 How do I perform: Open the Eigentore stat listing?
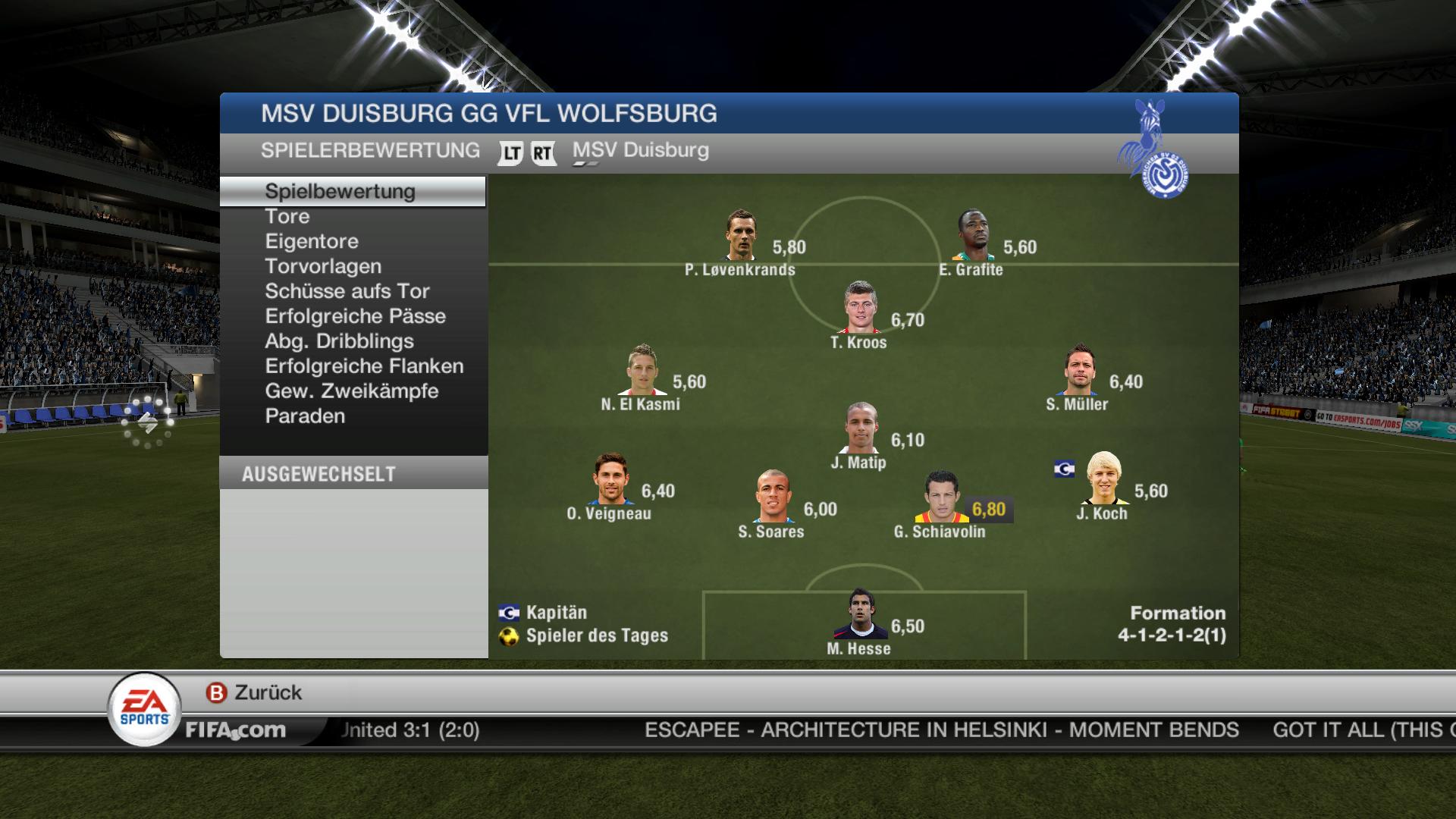tap(312, 242)
